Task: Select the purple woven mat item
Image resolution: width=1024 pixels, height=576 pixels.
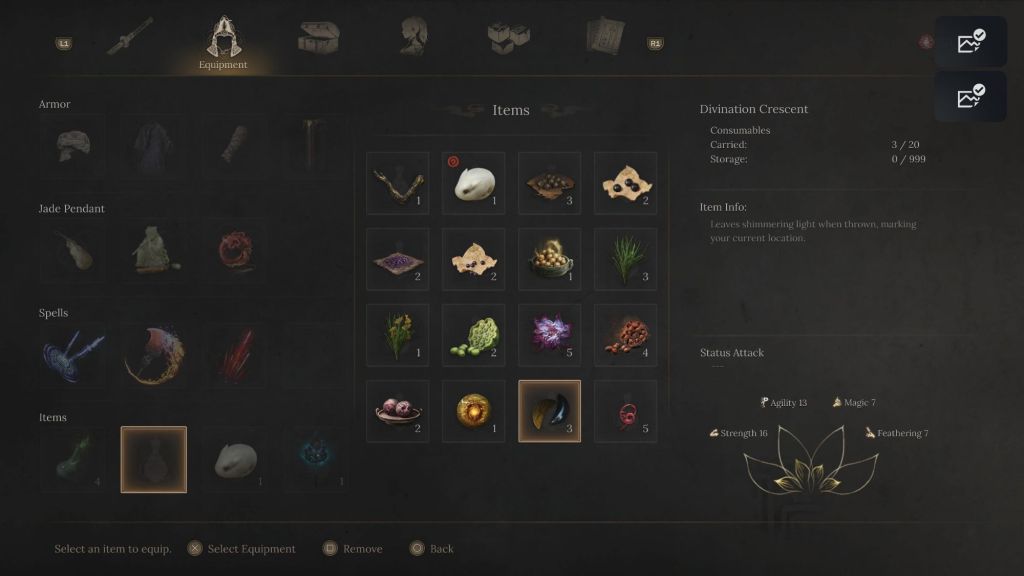Action: tap(397, 259)
